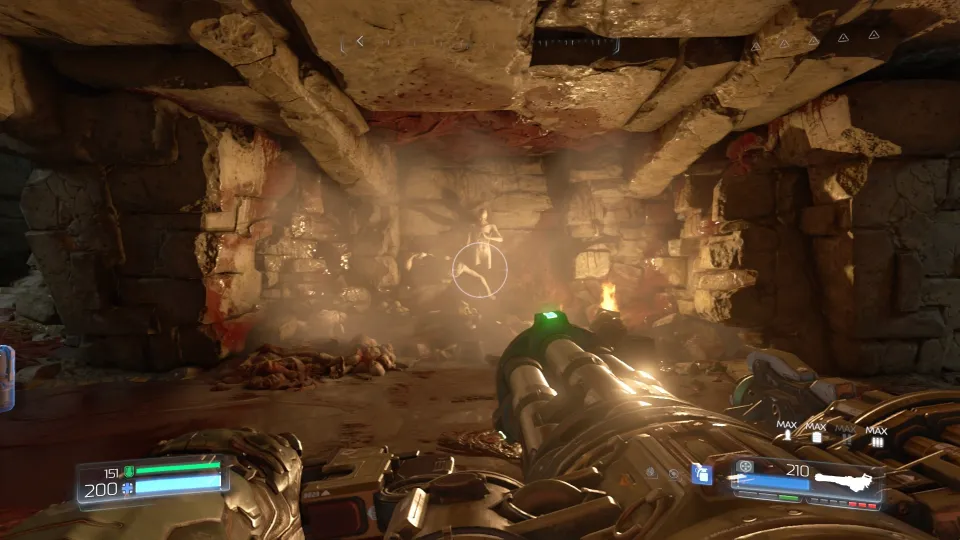The width and height of the screenshot is (960, 540).
Task: Activate the weapon mod icon beside ammo
Action: point(744,466)
